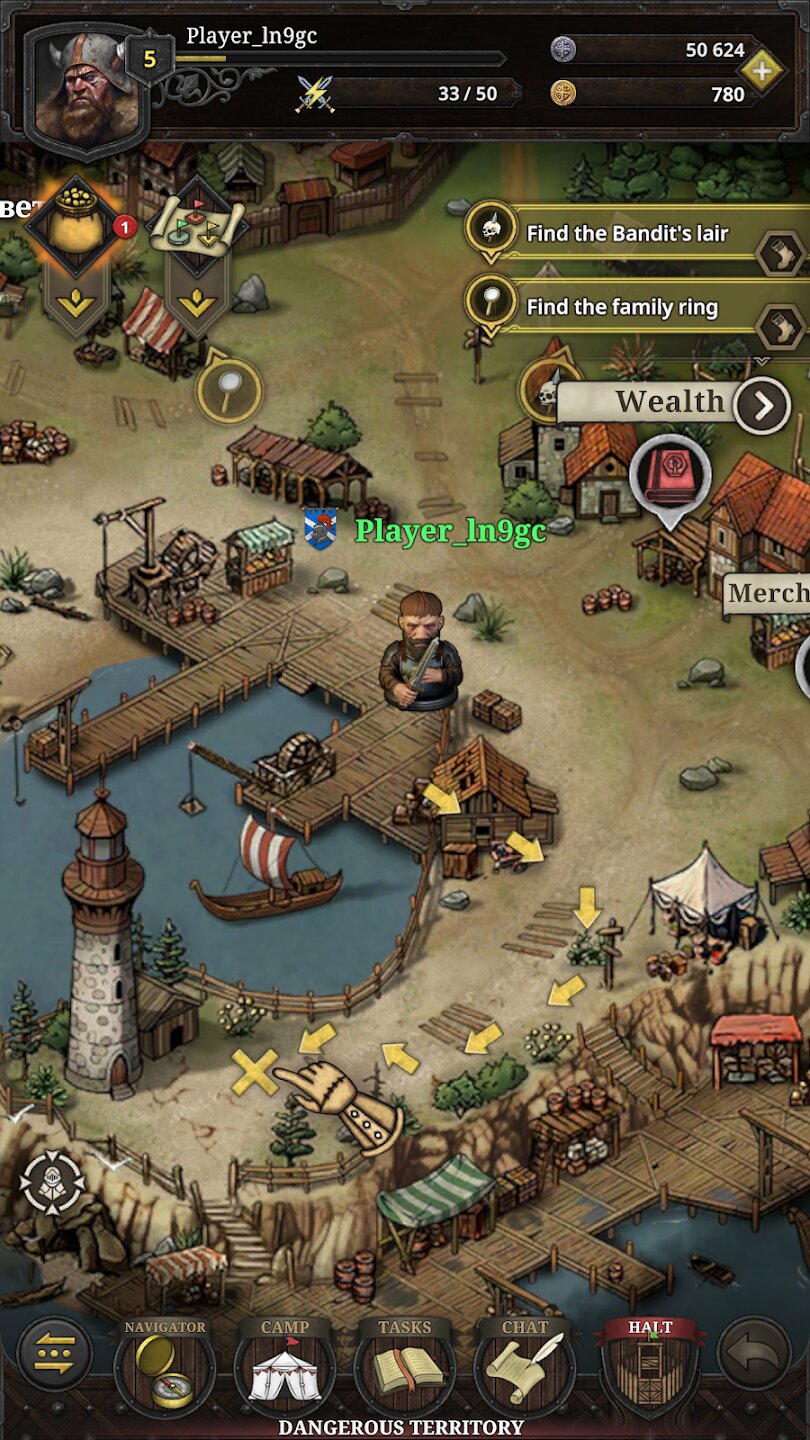Click the Merchant label
Screen dimensions: 810x1440
click(x=768, y=593)
